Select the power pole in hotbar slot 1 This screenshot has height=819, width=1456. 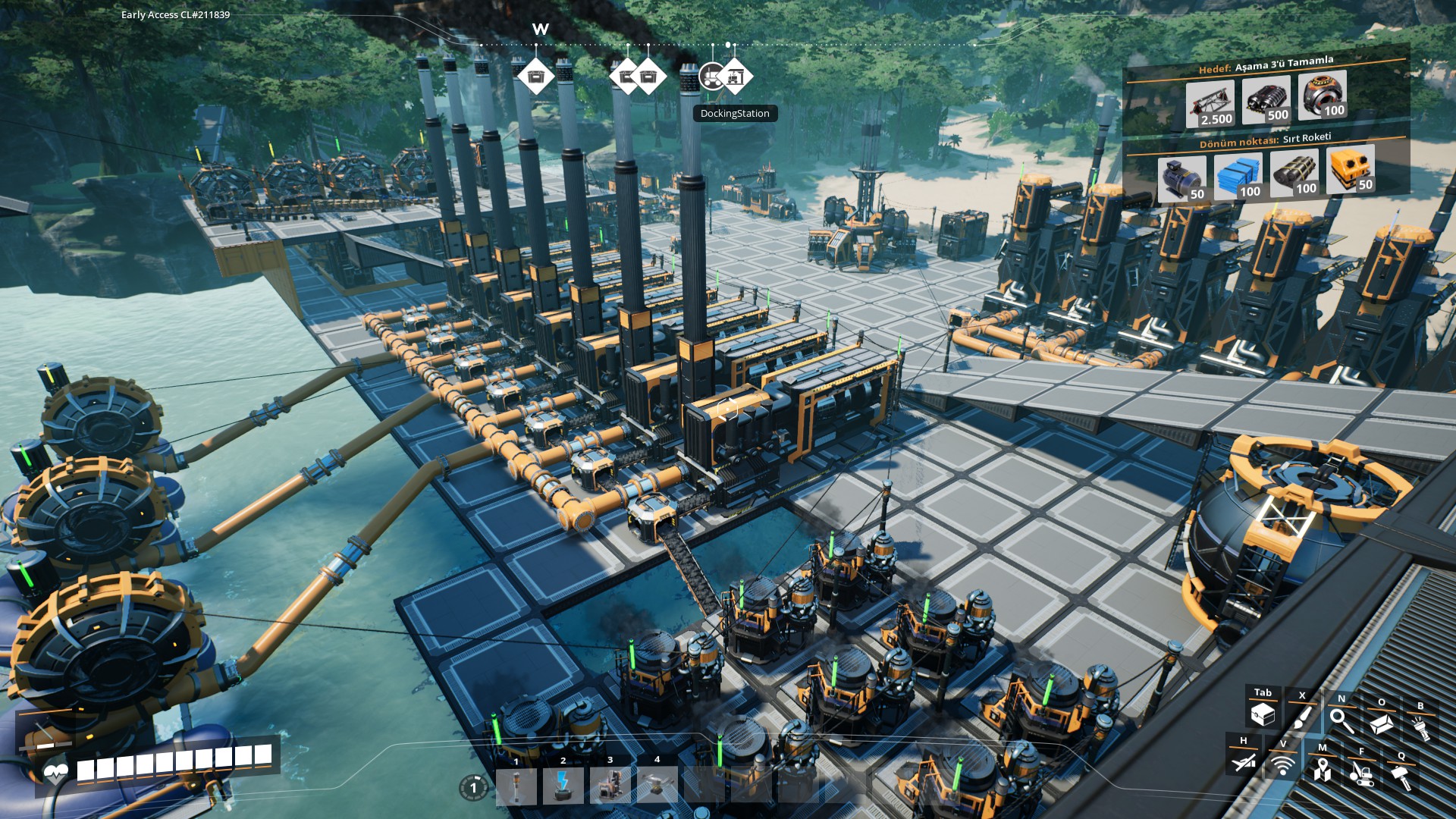pyautogui.click(x=516, y=786)
